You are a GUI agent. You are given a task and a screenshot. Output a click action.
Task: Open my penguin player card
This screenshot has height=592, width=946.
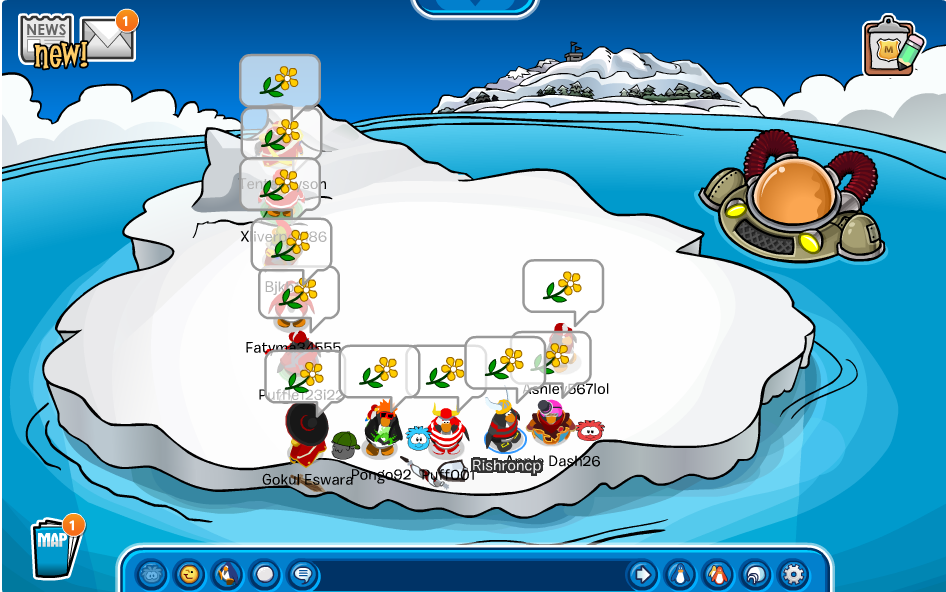coord(680,574)
